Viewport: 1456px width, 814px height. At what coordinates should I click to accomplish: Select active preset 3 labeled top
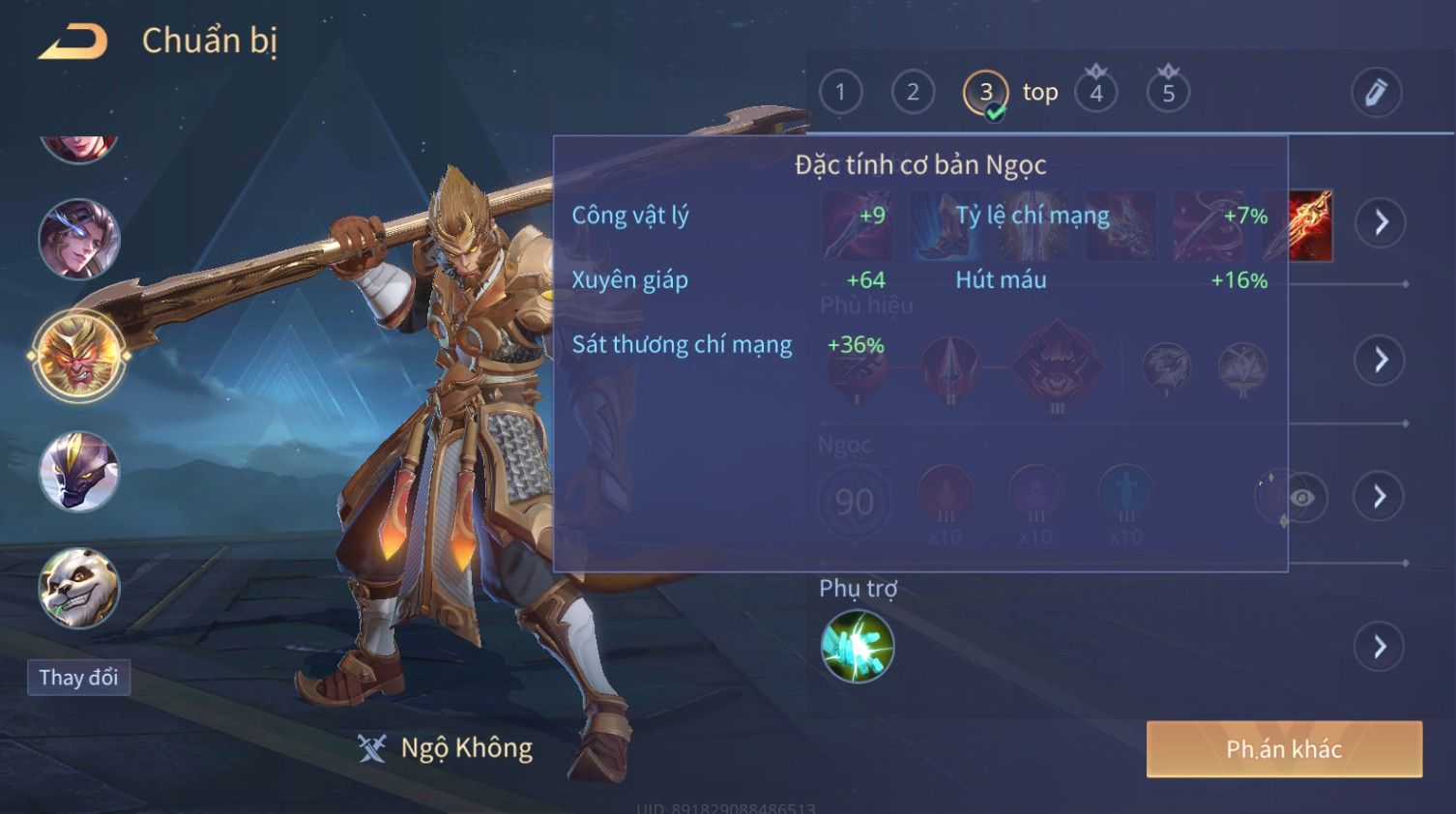(x=986, y=93)
